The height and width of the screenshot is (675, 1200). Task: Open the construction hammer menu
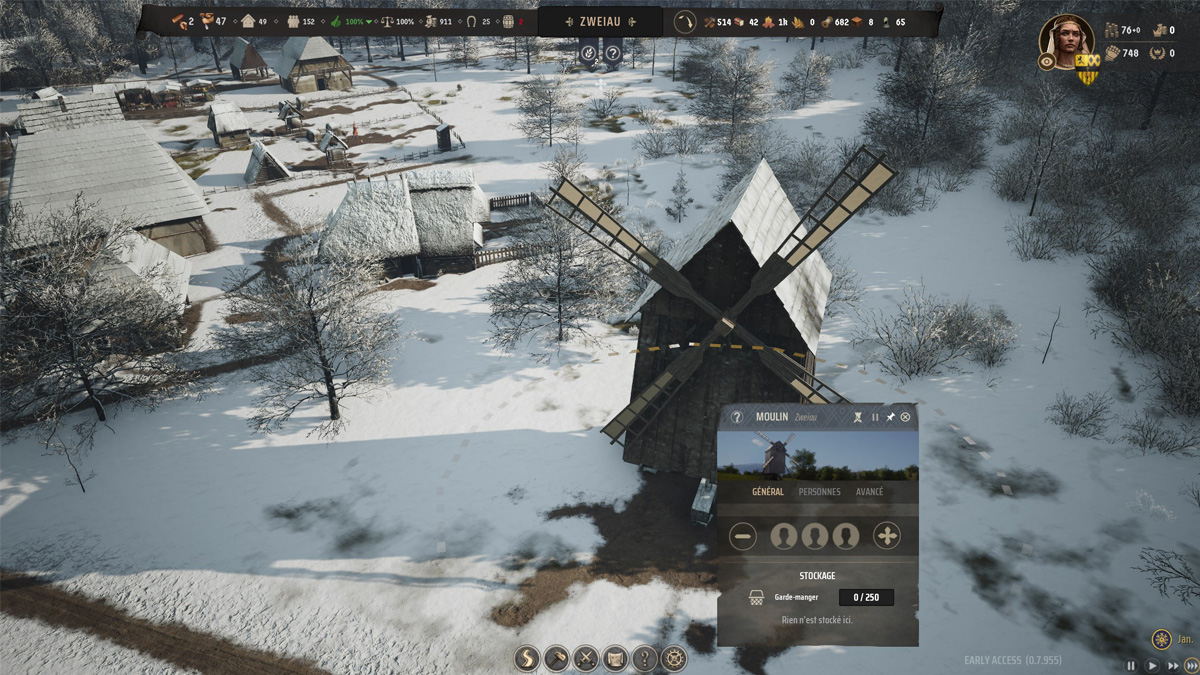[556, 658]
